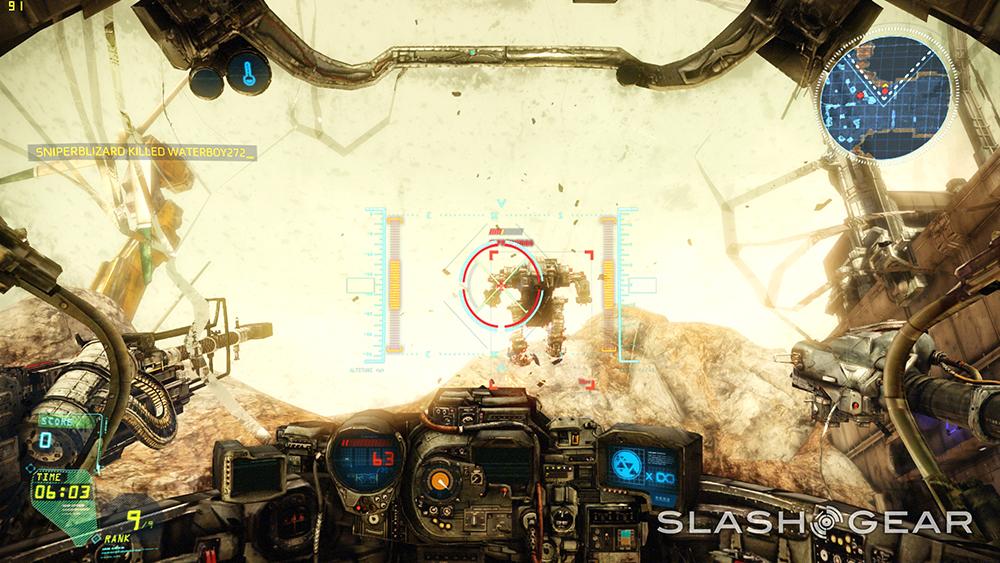Click the SniperBlizard kill feed message
1000x563 pixels.
pyautogui.click(x=141, y=152)
